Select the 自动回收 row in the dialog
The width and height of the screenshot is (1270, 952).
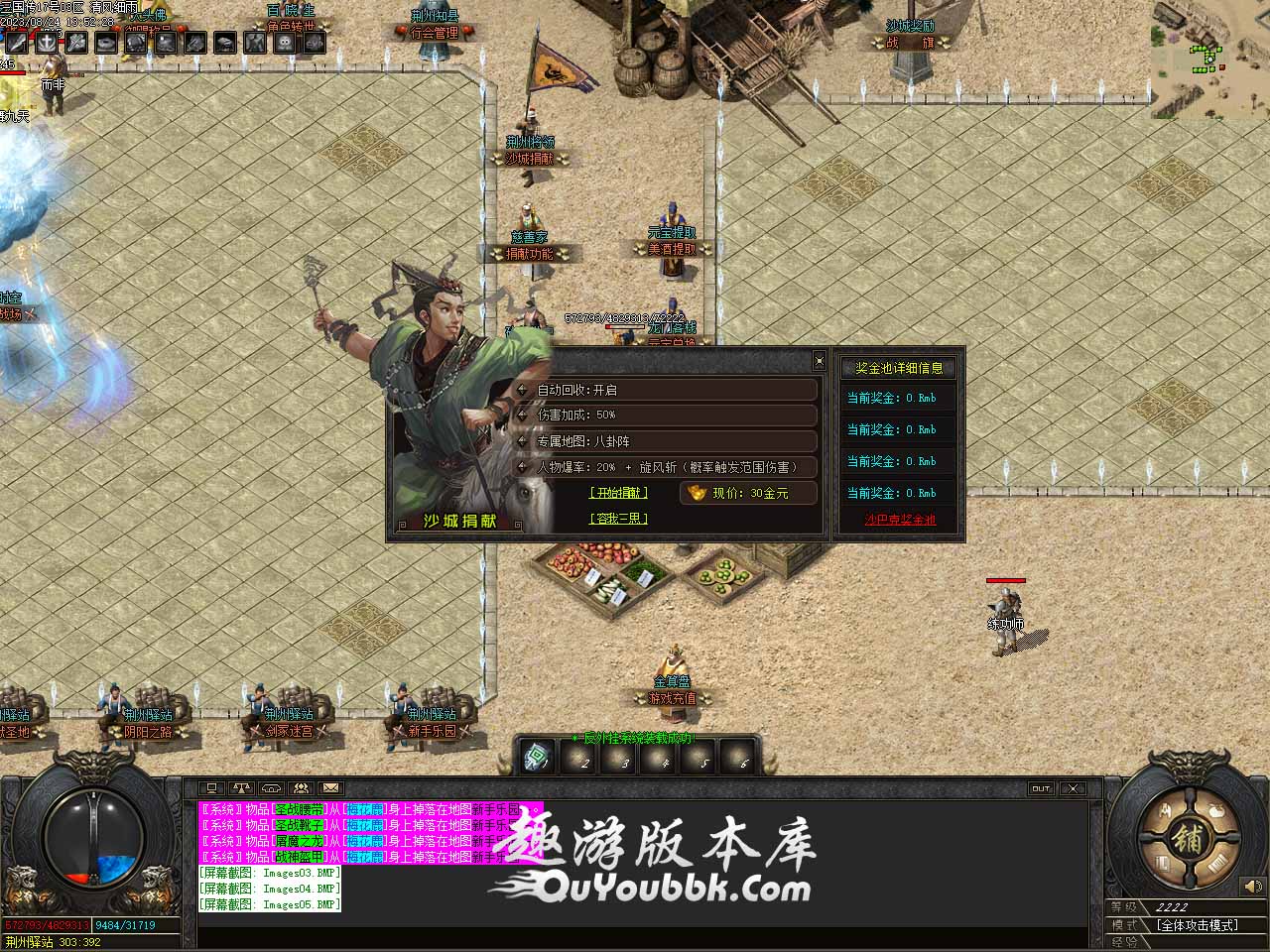point(667,390)
